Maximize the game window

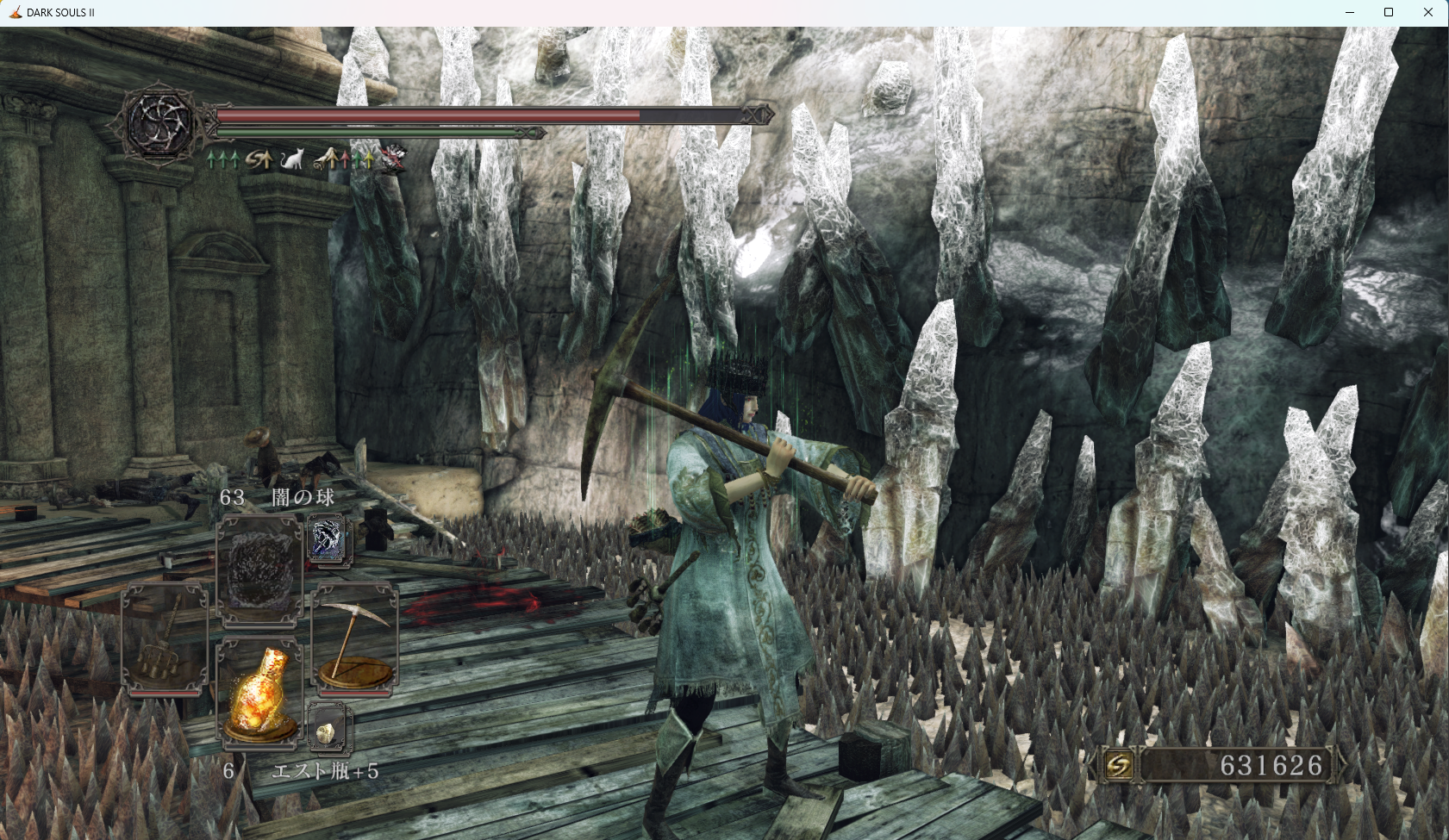pyautogui.click(x=1389, y=12)
